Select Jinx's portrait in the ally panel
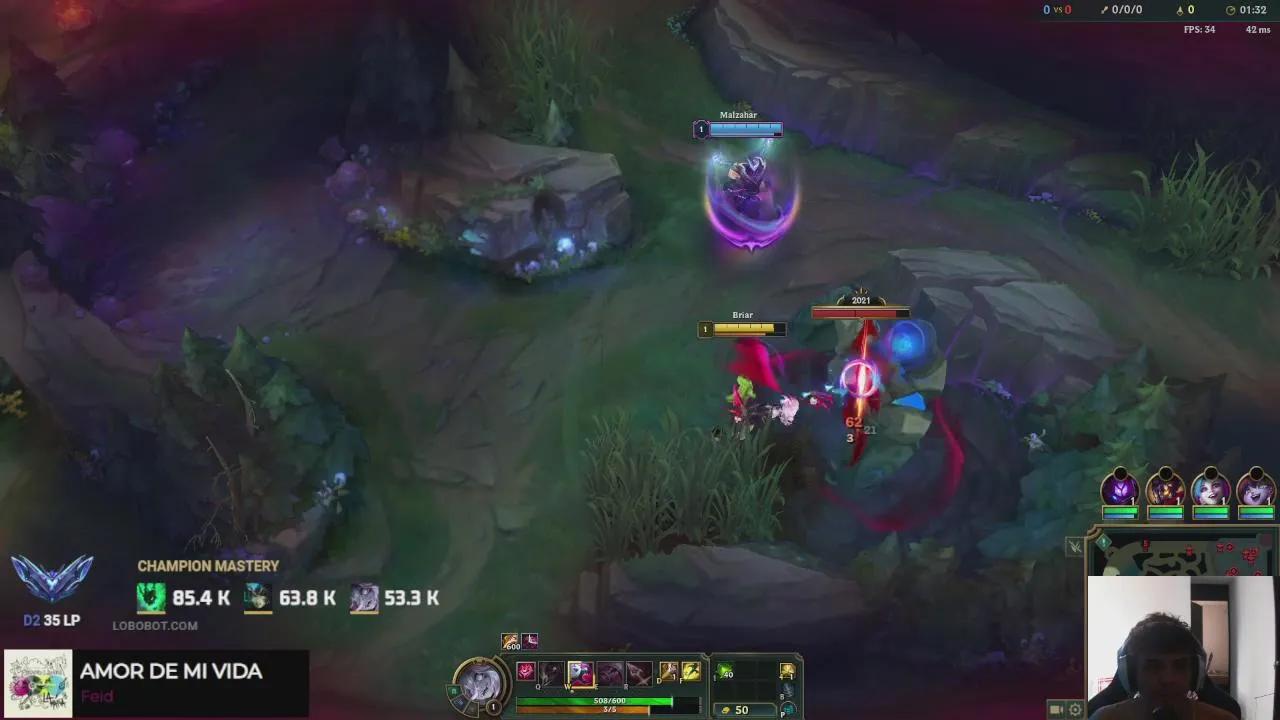This screenshot has height=720, width=1280. click(1211, 489)
